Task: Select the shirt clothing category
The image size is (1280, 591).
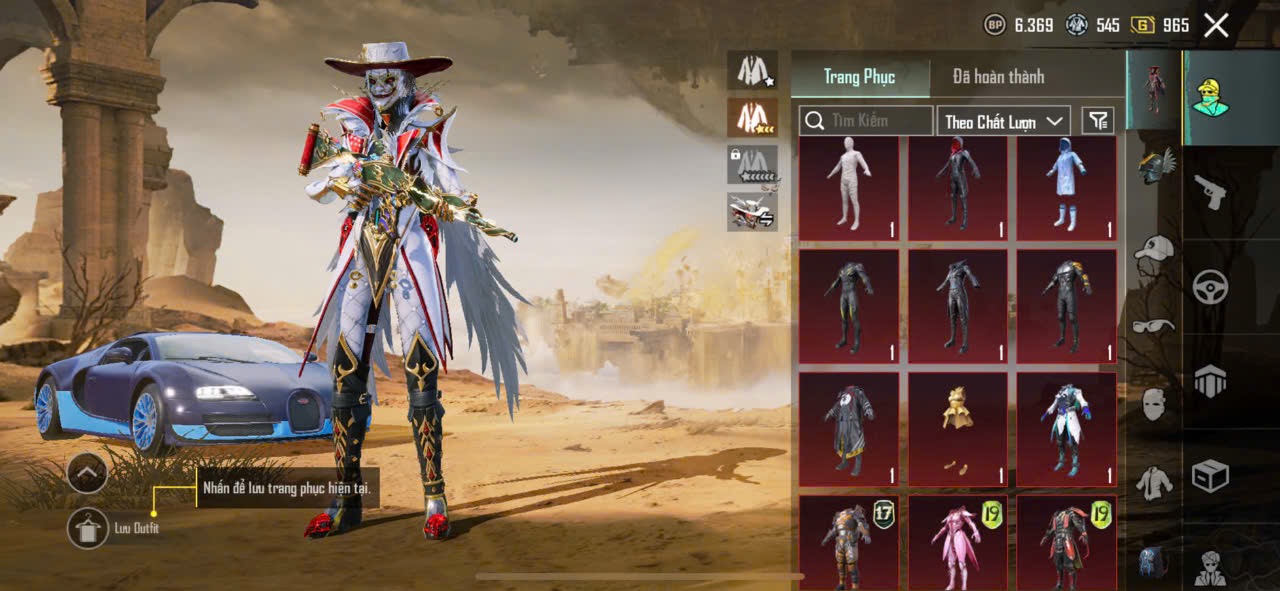Action: point(1154,484)
